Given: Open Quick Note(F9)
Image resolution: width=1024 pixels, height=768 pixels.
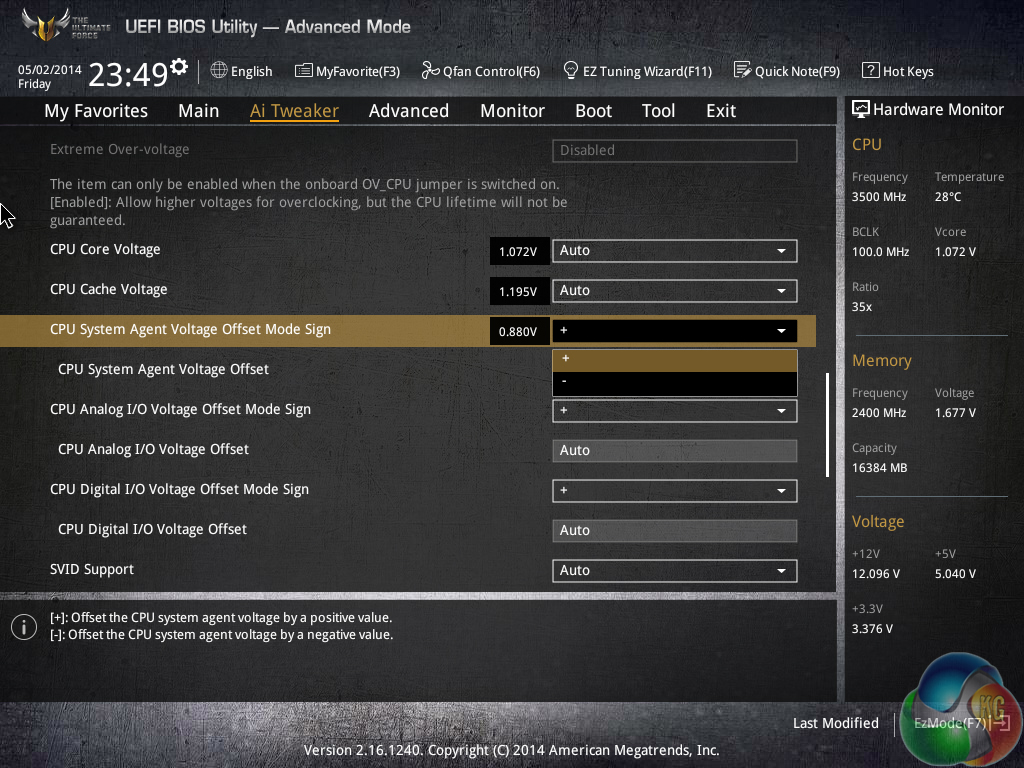Looking at the screenshot, I should (786, 71).
